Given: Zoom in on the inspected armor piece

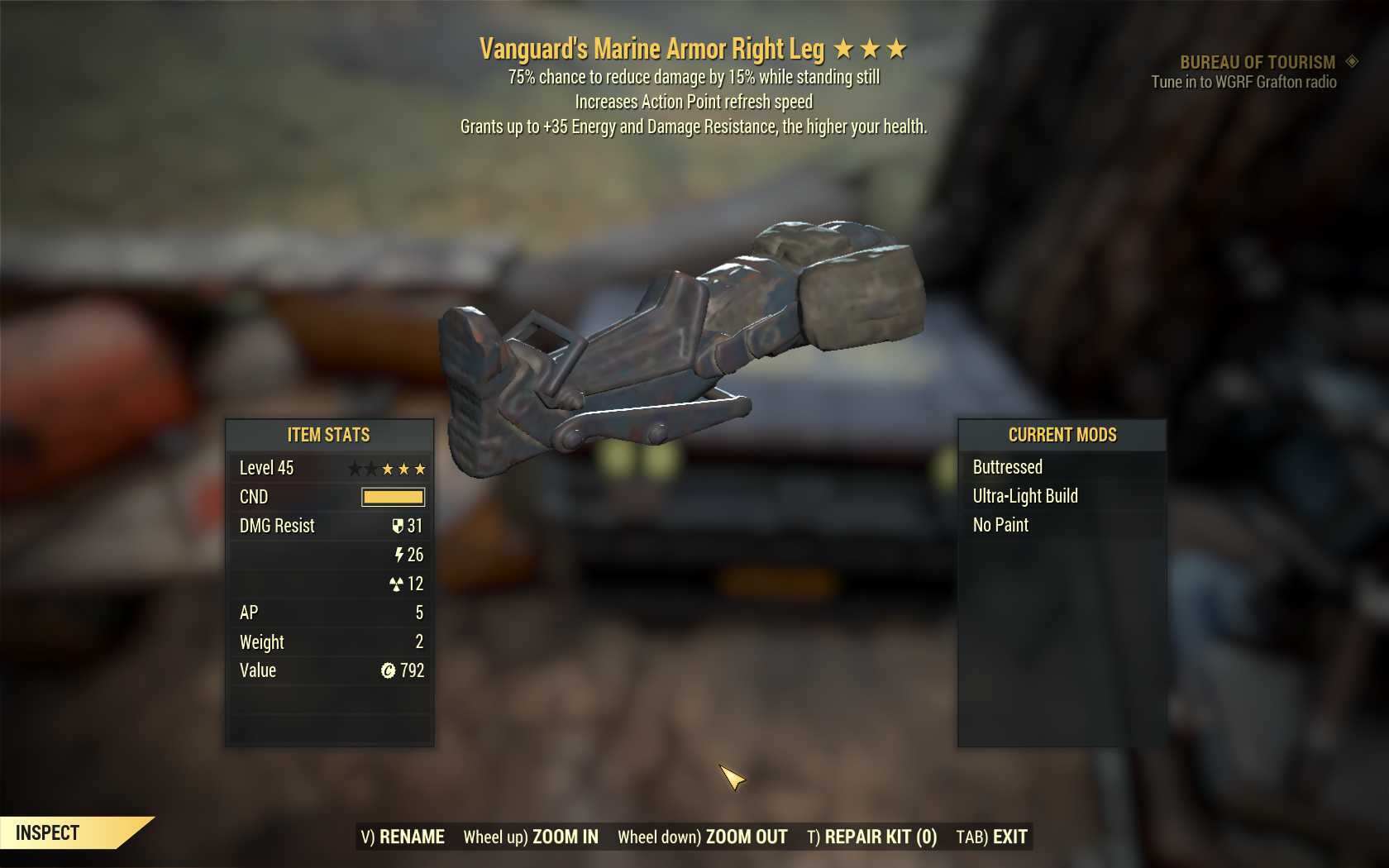Looking at the screenshot, I should tap(531, 837).
